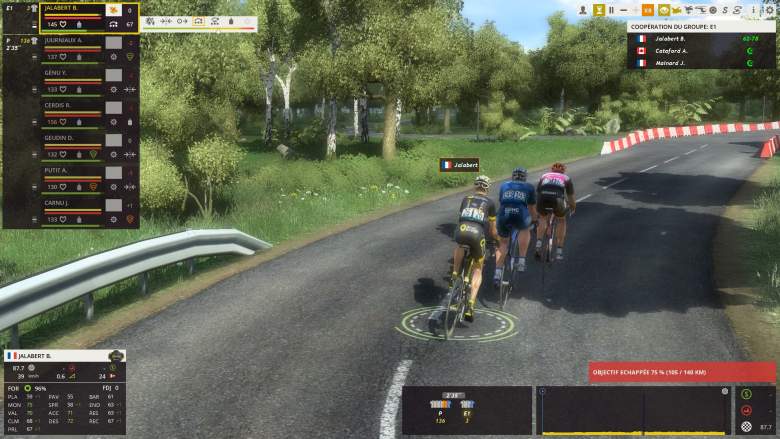
Task: Select Cataford A. in group cooperation list
Action: click(x=671, y=50)
